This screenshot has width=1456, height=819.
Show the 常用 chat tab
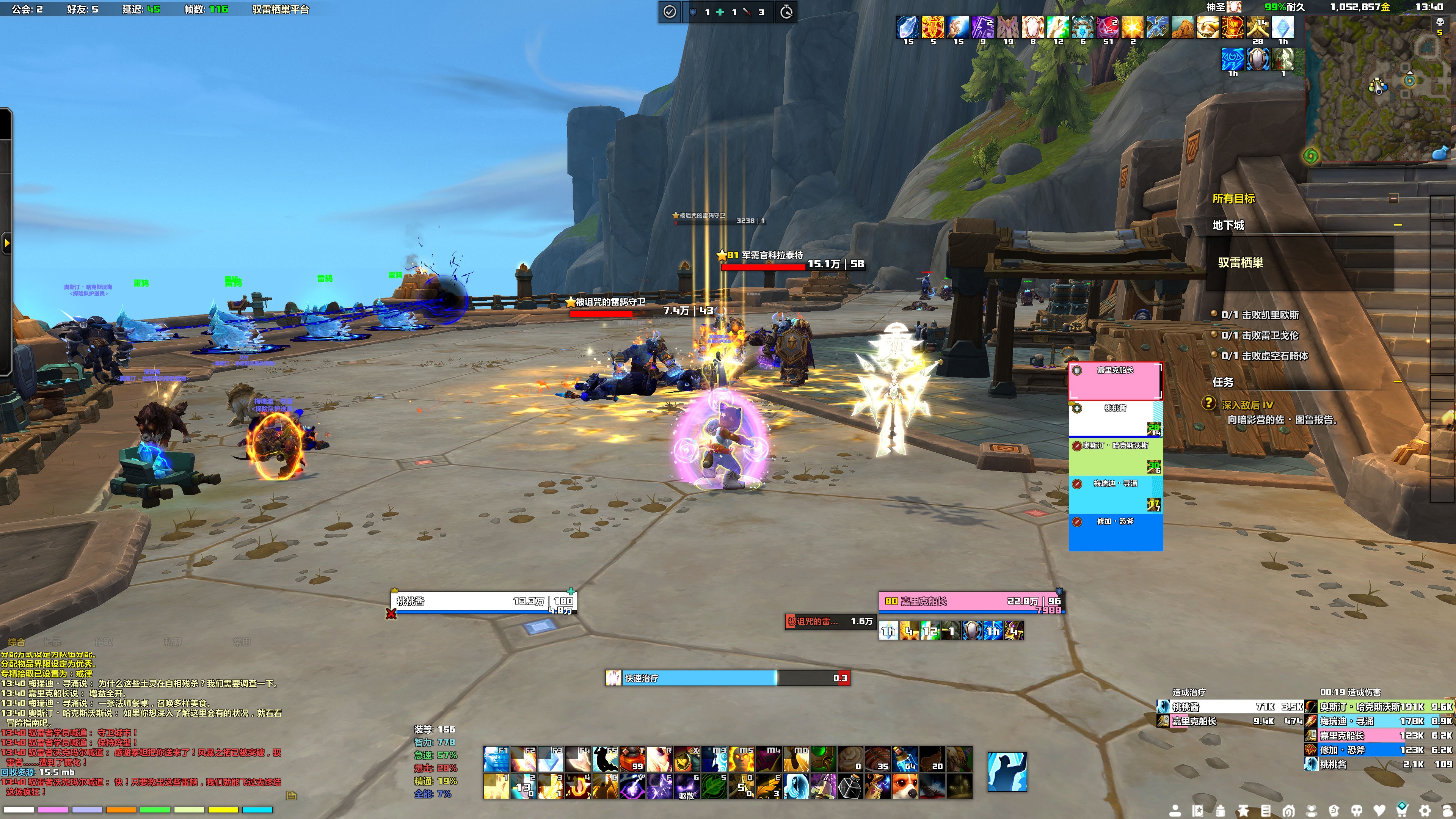(x=242, y=642)
